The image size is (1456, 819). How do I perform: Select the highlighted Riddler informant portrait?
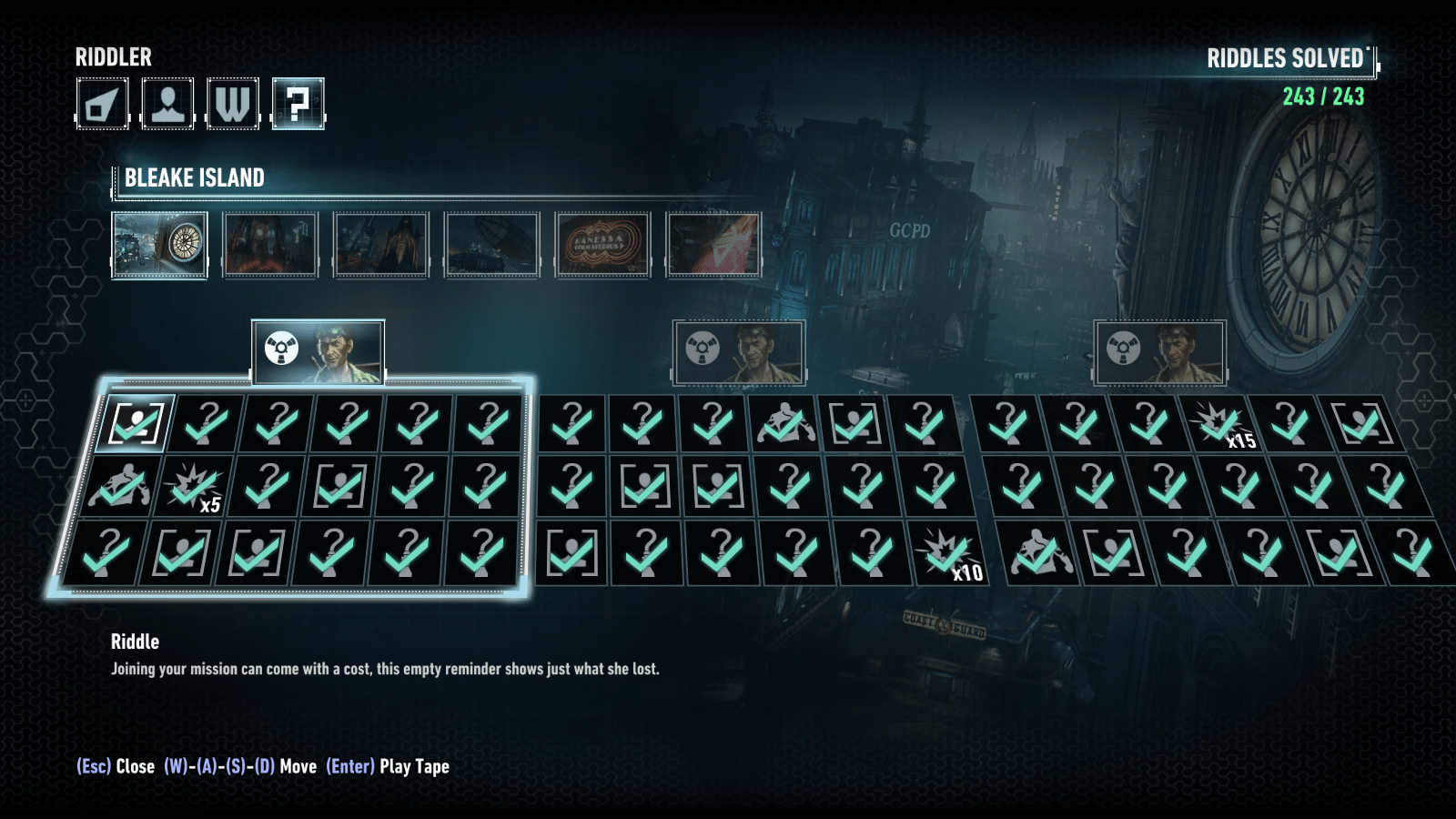pos(318,352)
